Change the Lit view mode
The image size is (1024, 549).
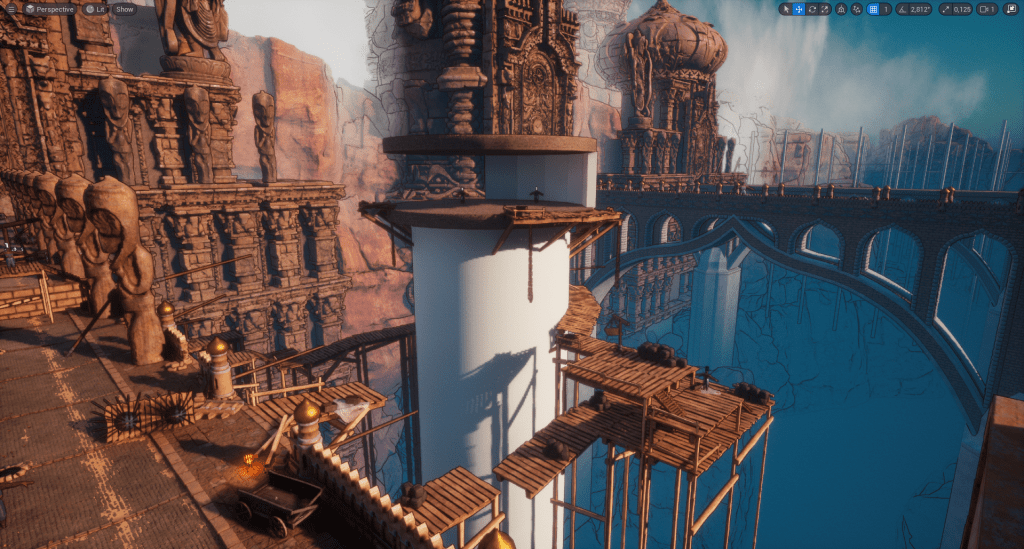coord(96,9)
